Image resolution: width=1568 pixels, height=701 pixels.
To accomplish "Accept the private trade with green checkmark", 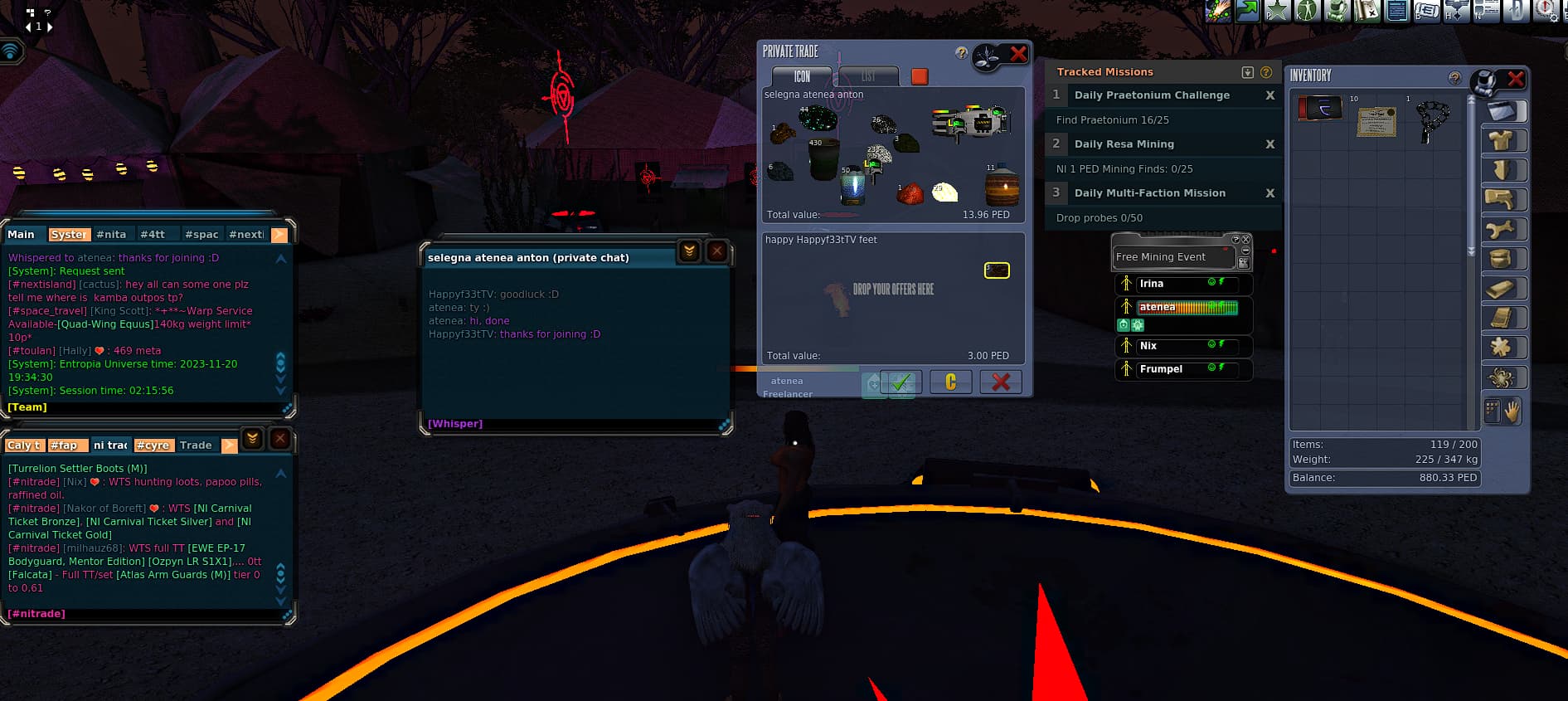I will 901,382.
